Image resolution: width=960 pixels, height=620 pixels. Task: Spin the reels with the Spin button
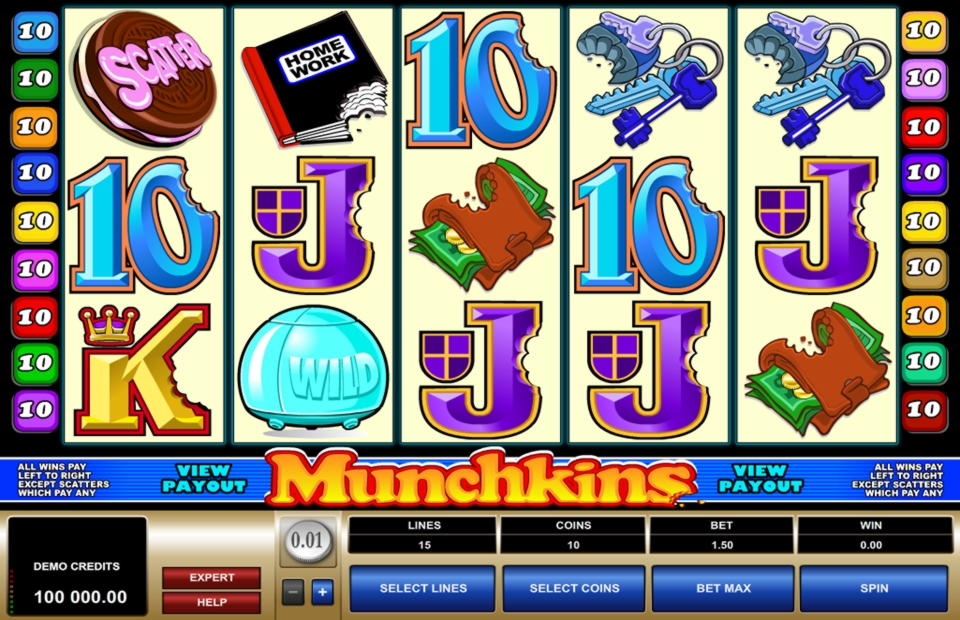(x=873, y=588)
